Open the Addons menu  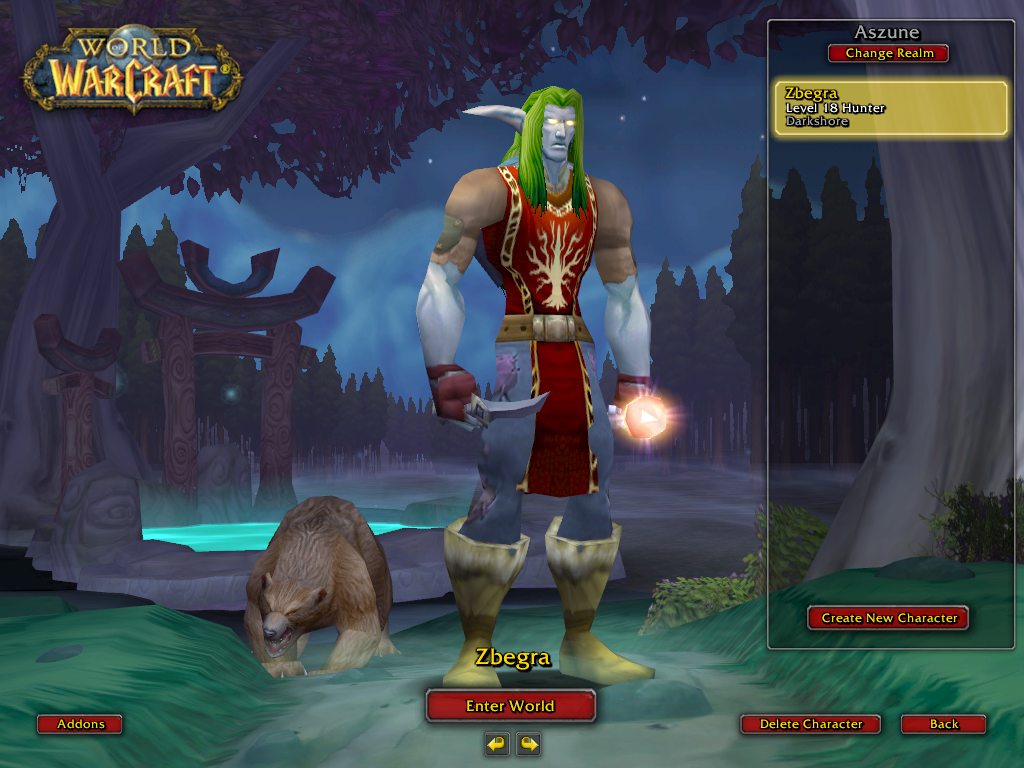(80, 724)
